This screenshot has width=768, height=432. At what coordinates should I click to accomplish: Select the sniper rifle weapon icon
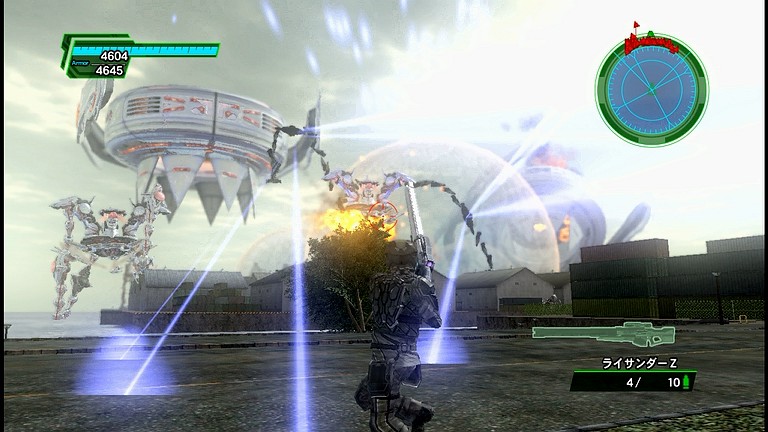(x=603, y=334)
